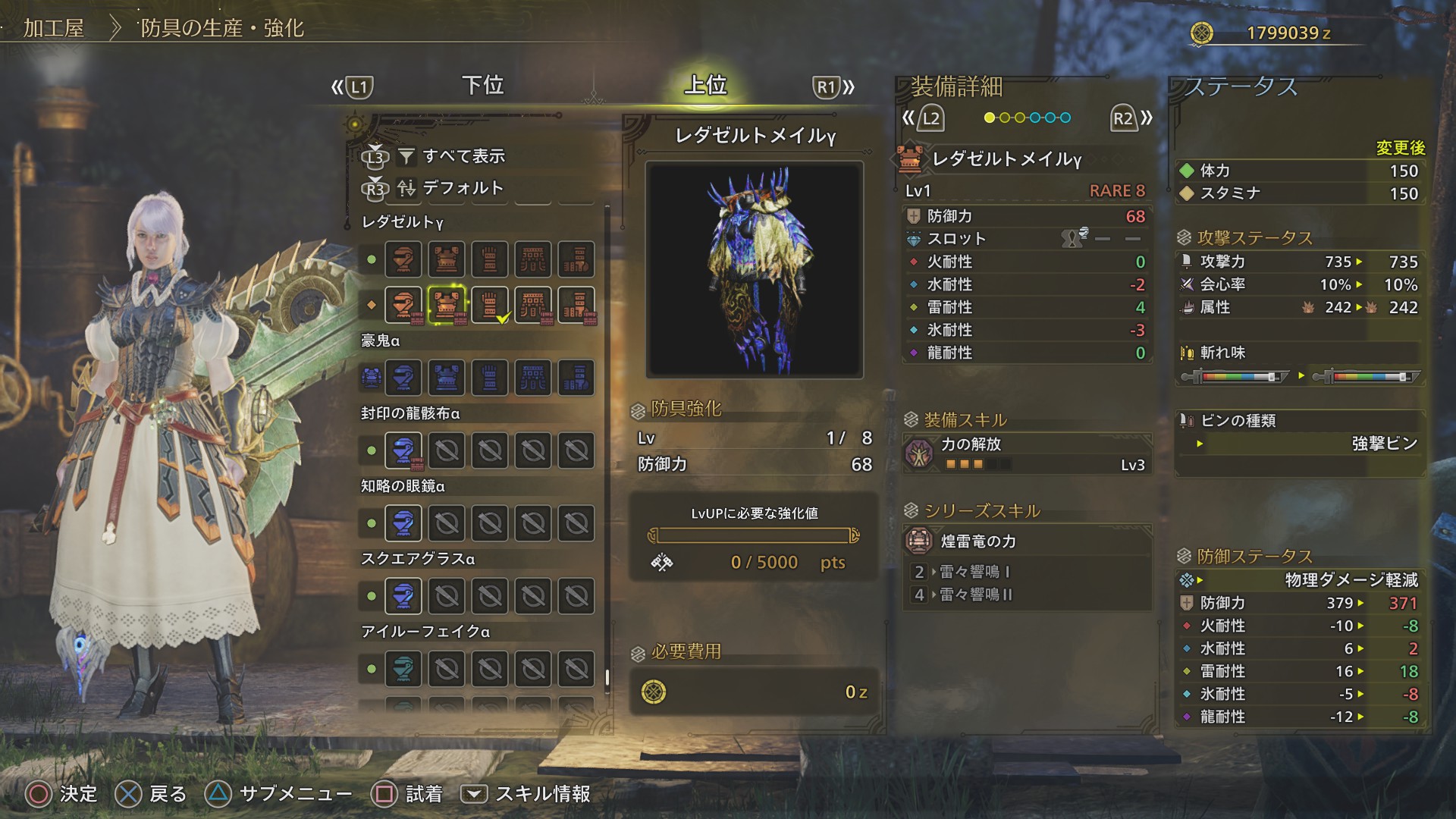Go back to 加工屋 in the breadcrumb
1456x819 pixels.
point(53,29)
